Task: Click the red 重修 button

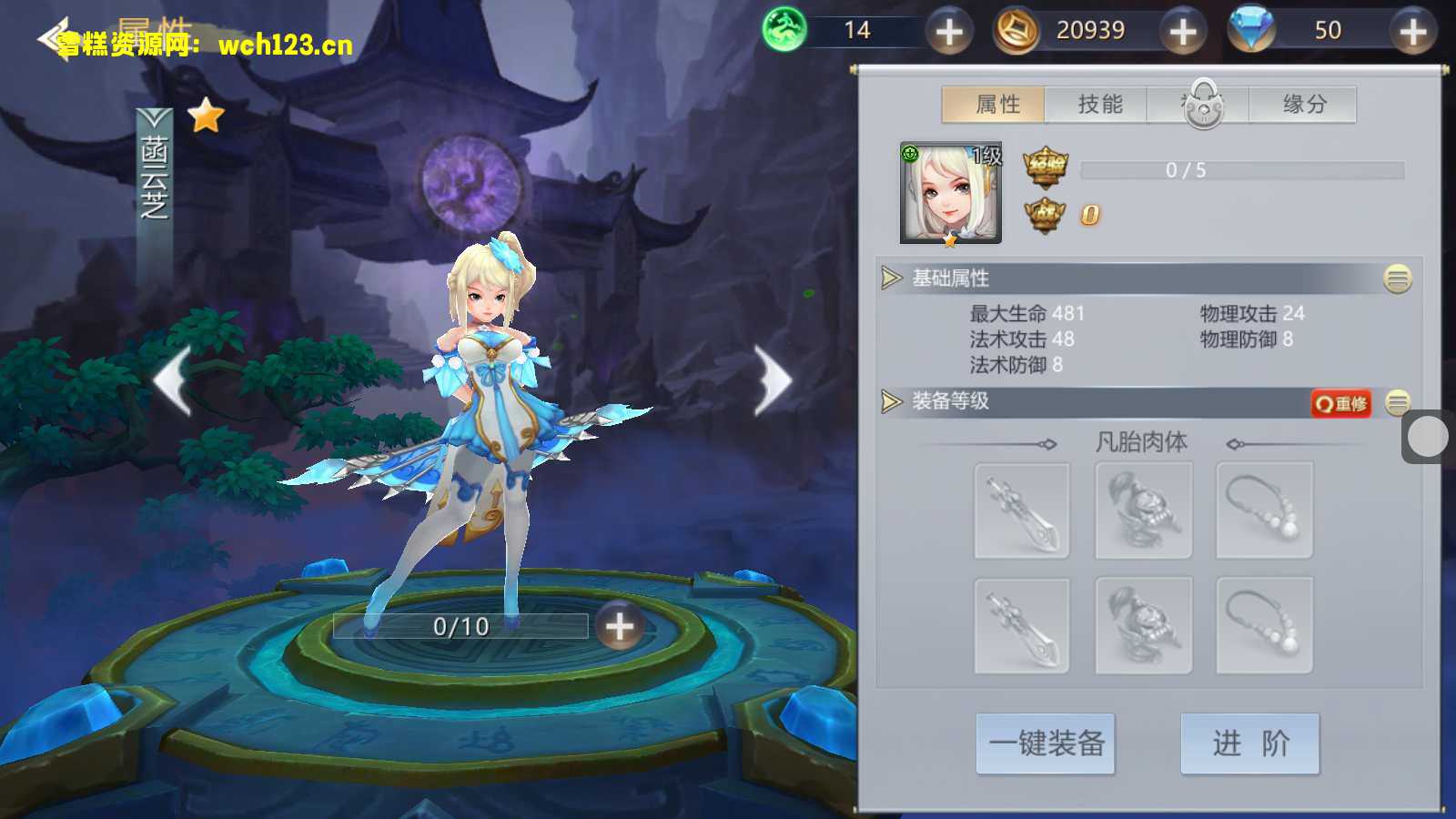Action: coord(1340,403)
